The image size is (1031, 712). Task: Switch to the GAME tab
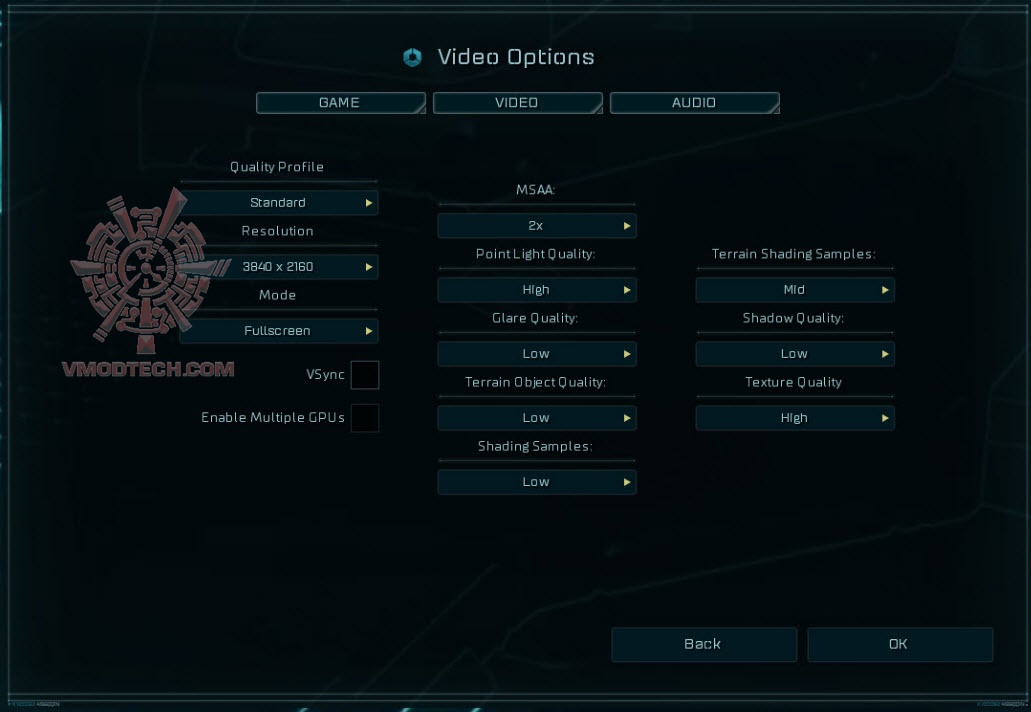coord(340,103)
